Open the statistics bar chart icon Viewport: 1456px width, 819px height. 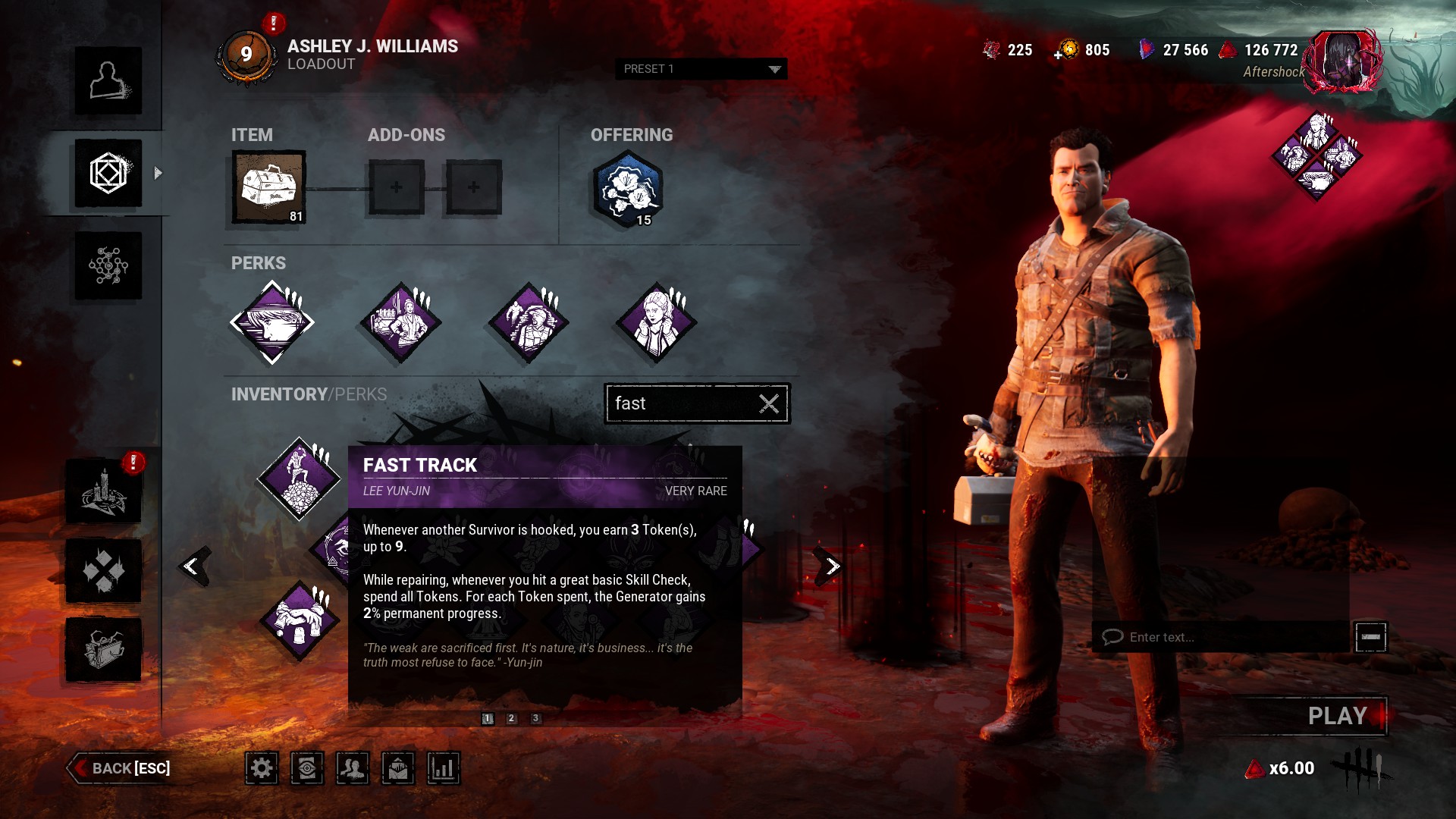(x=444, y=768)
